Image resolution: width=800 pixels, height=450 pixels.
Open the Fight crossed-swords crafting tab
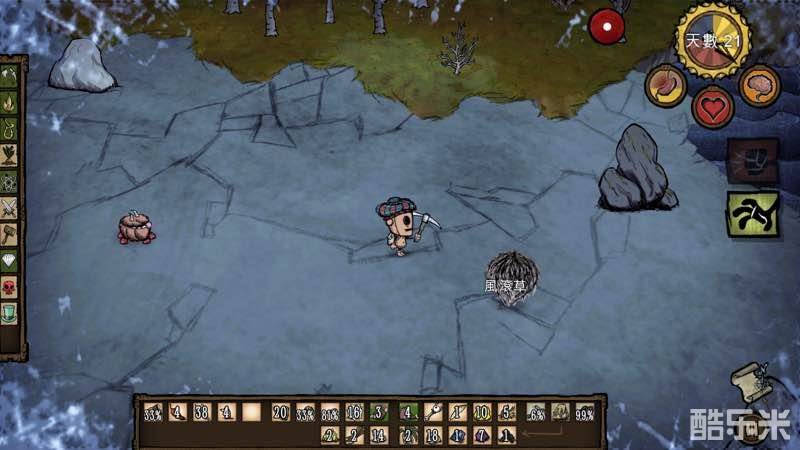point(12,208)
